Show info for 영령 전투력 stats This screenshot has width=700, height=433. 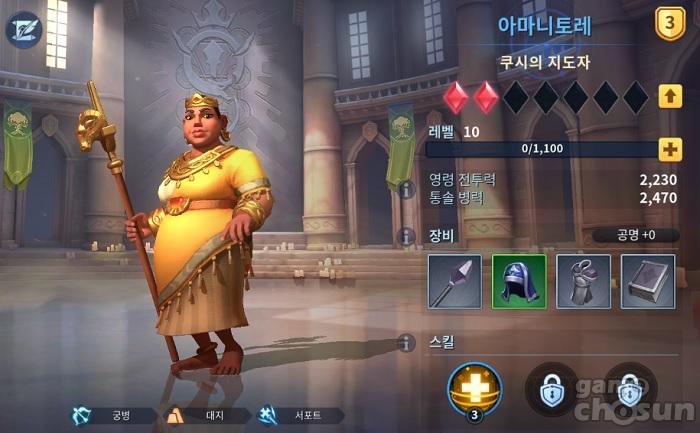tap(406, 188)
